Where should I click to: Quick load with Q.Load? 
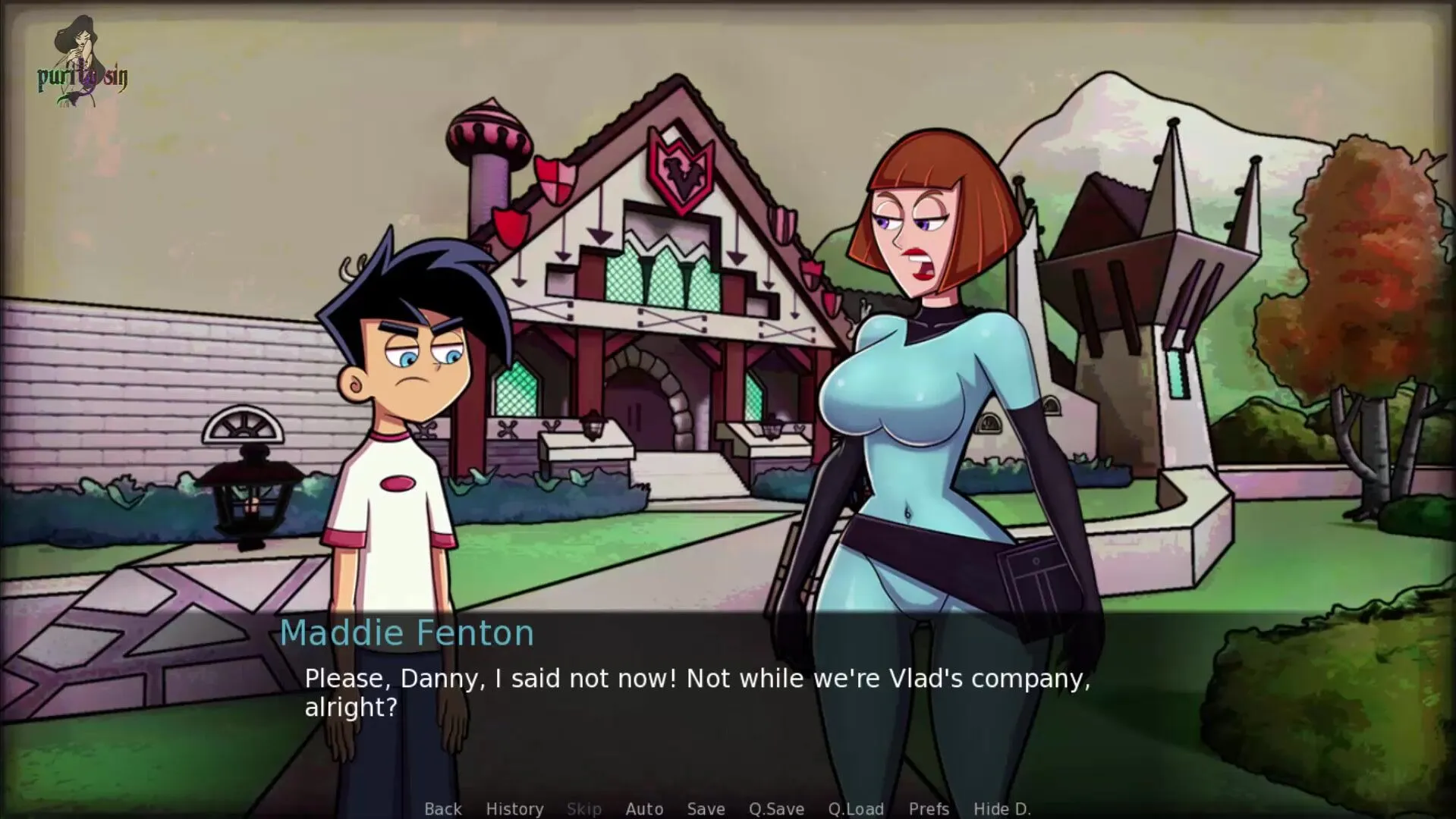tap(856, 809)
